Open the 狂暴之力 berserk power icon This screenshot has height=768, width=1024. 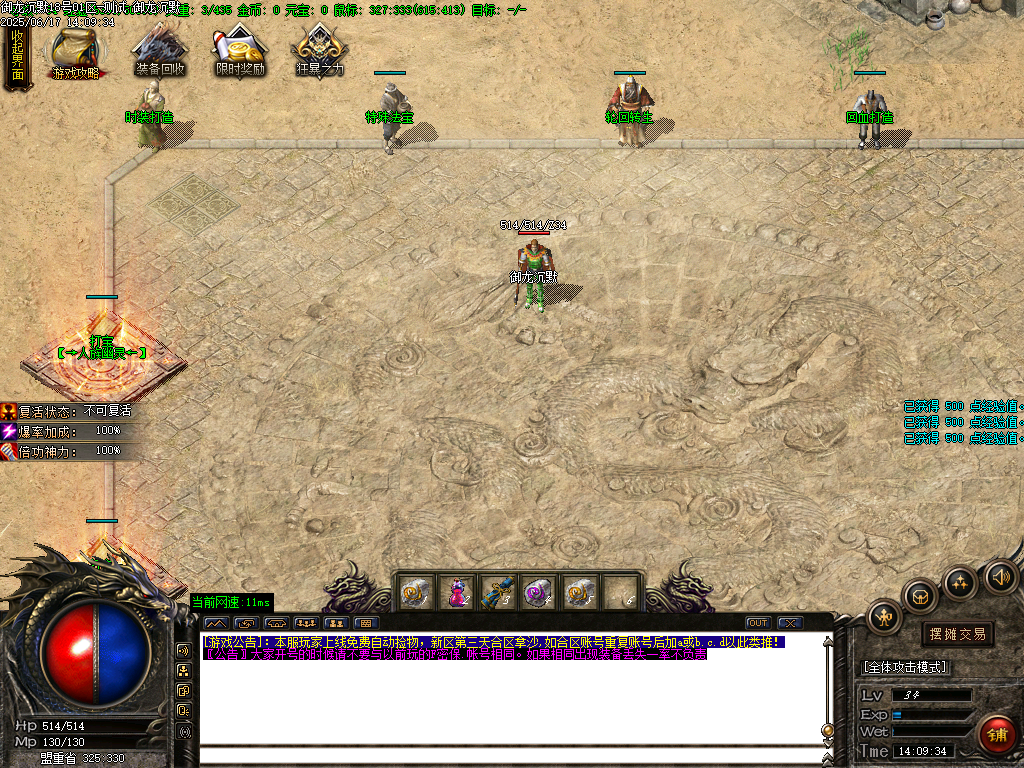tap(320, 52)
